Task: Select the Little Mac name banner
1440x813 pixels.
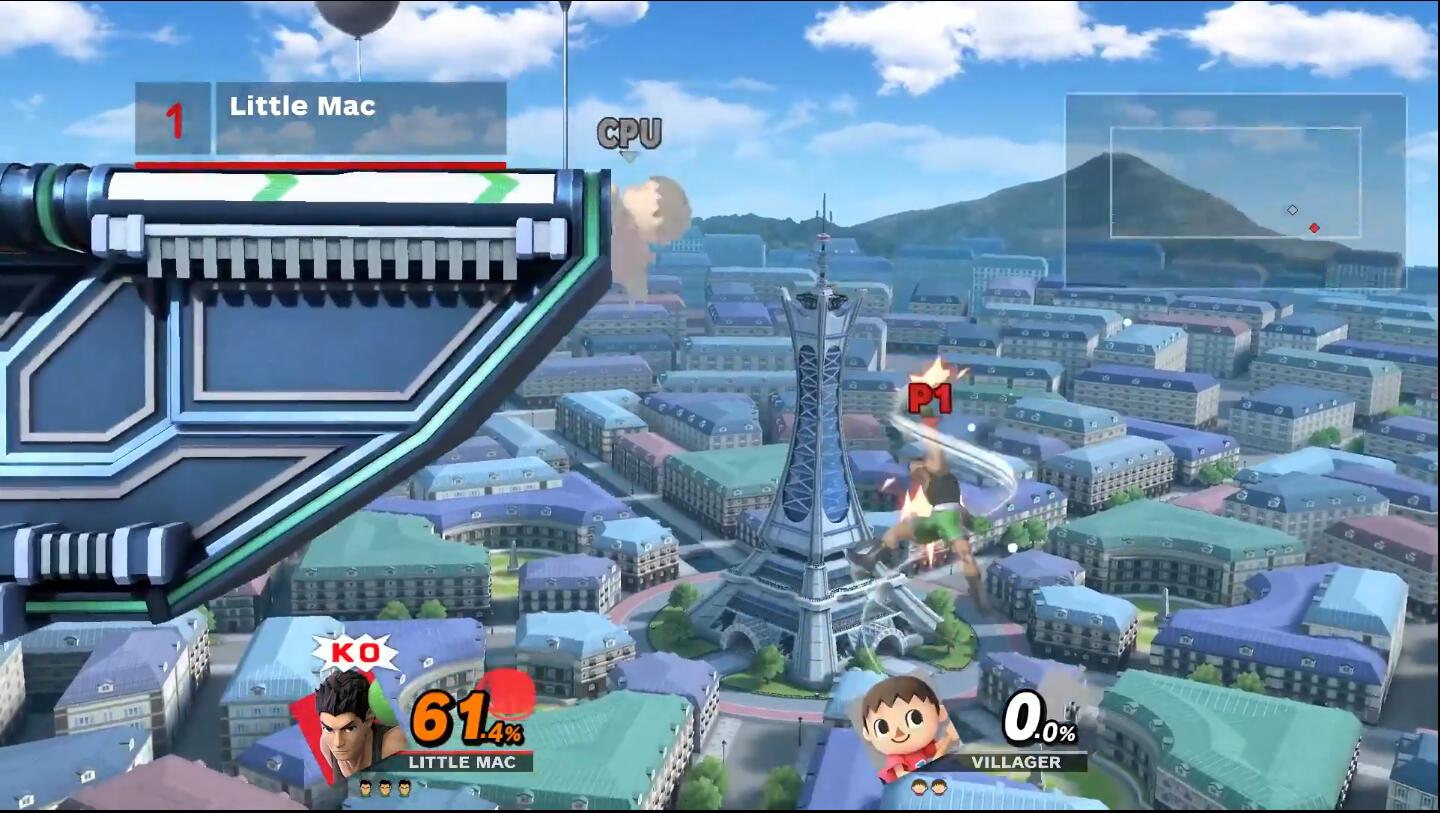Action: (x=320, y=120)
